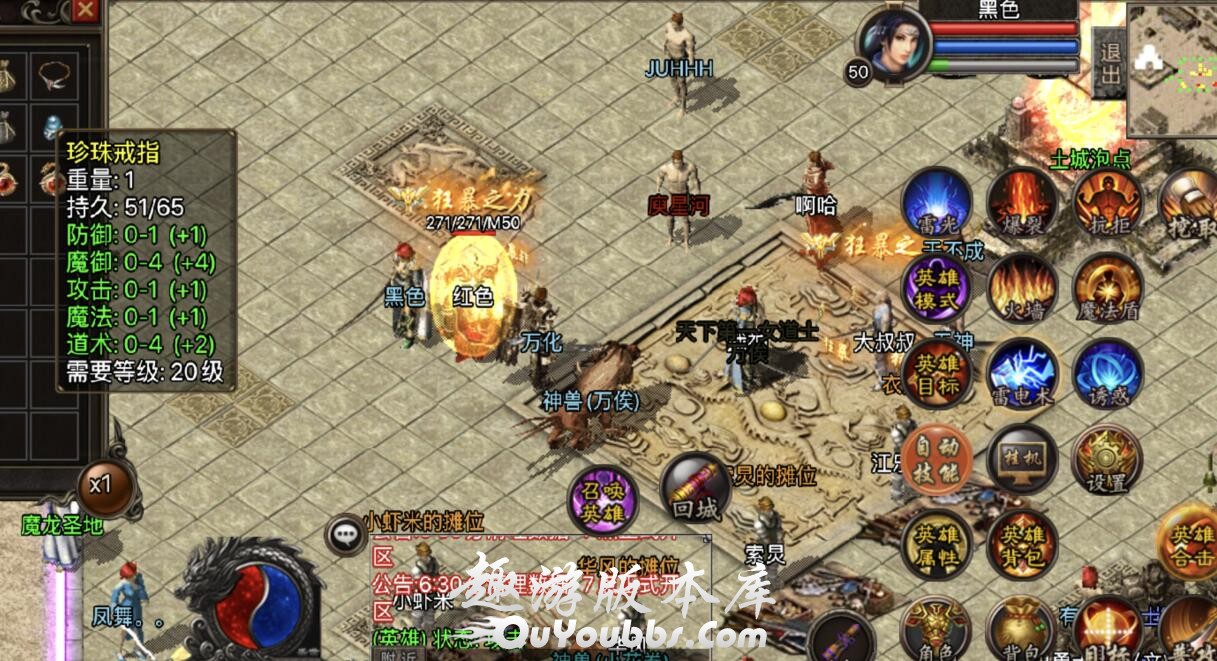Activate the 雷光 lightning skill
Screen dimensions: 1217x661
[x=936, y=203]
